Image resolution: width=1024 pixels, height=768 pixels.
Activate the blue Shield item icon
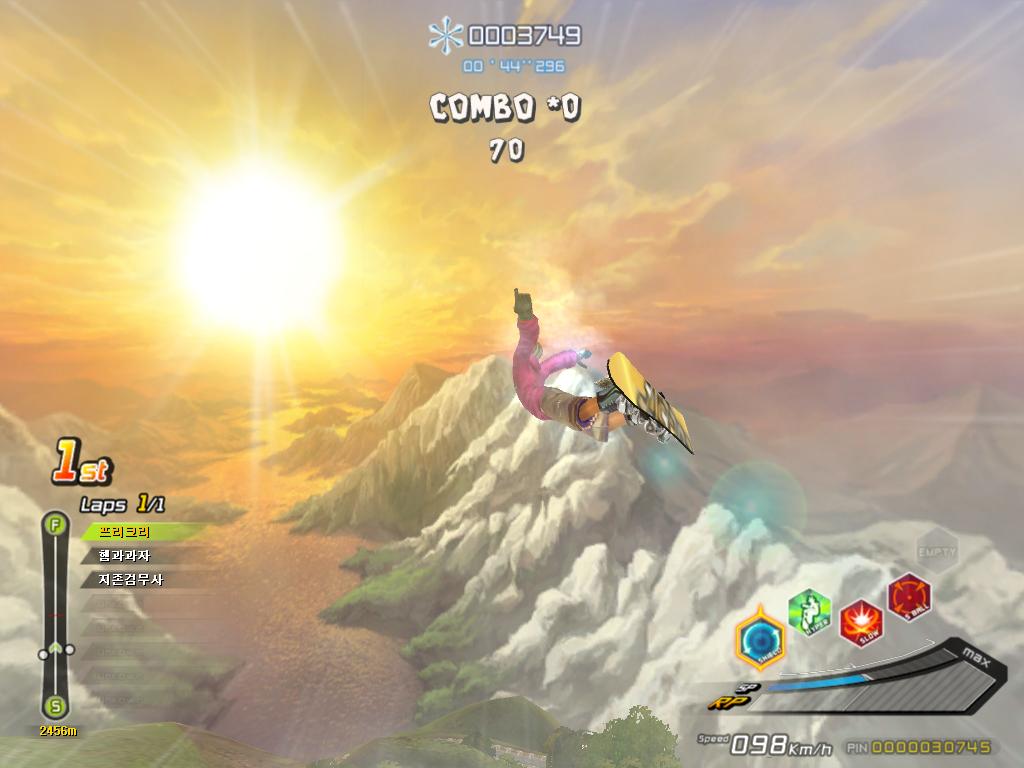(759, 639)
